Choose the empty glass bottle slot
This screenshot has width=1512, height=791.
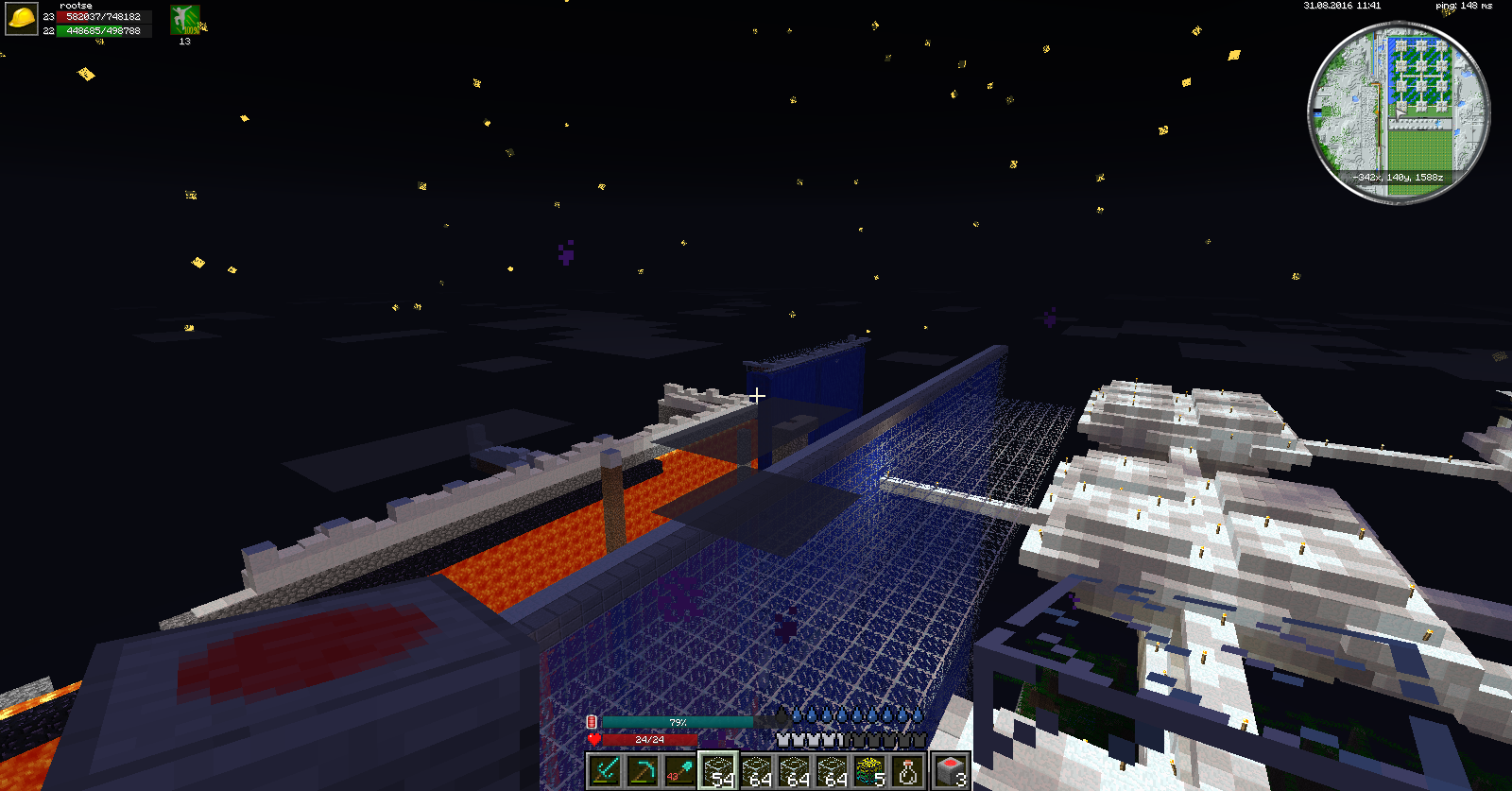pyautogui.click(x=908, y=771)
